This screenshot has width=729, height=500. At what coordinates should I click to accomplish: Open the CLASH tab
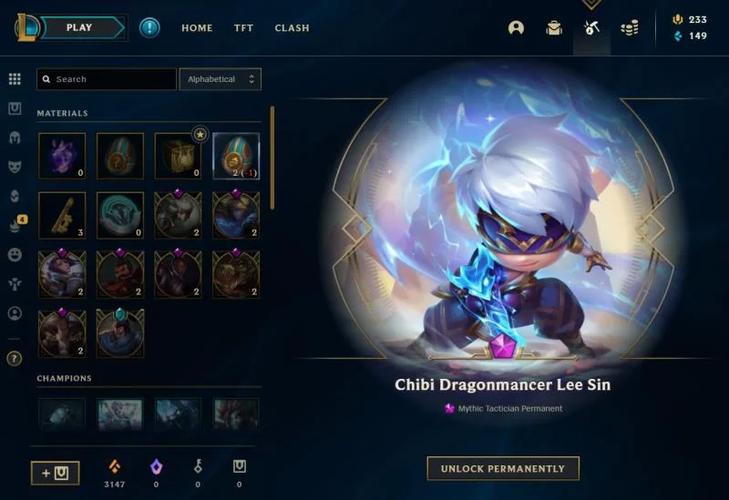292,28
